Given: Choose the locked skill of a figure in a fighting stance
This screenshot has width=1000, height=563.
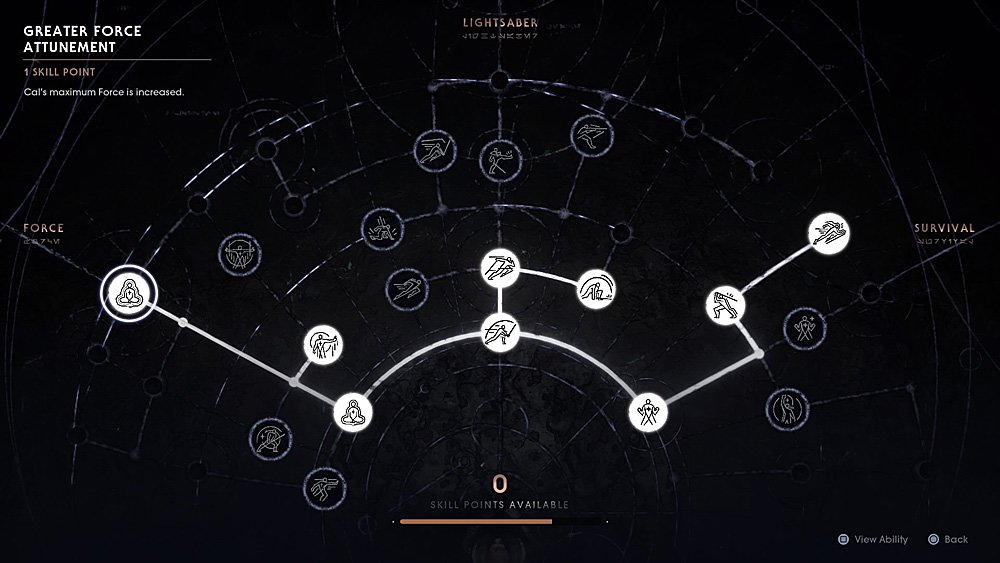Looking at the screenshot, I should (x=497, y=158).
